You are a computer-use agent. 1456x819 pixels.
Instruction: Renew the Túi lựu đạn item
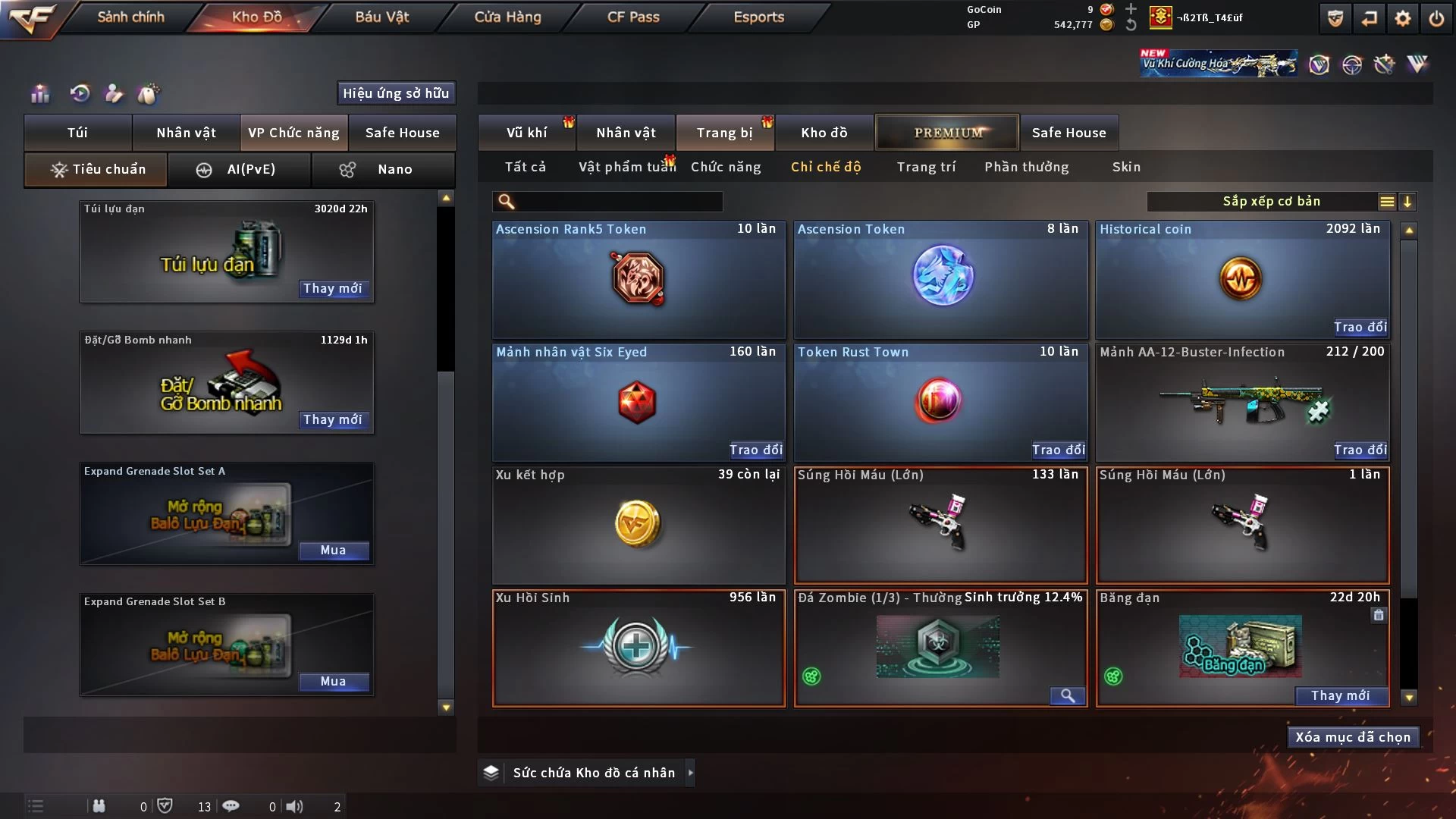click(x=333, y=288)
